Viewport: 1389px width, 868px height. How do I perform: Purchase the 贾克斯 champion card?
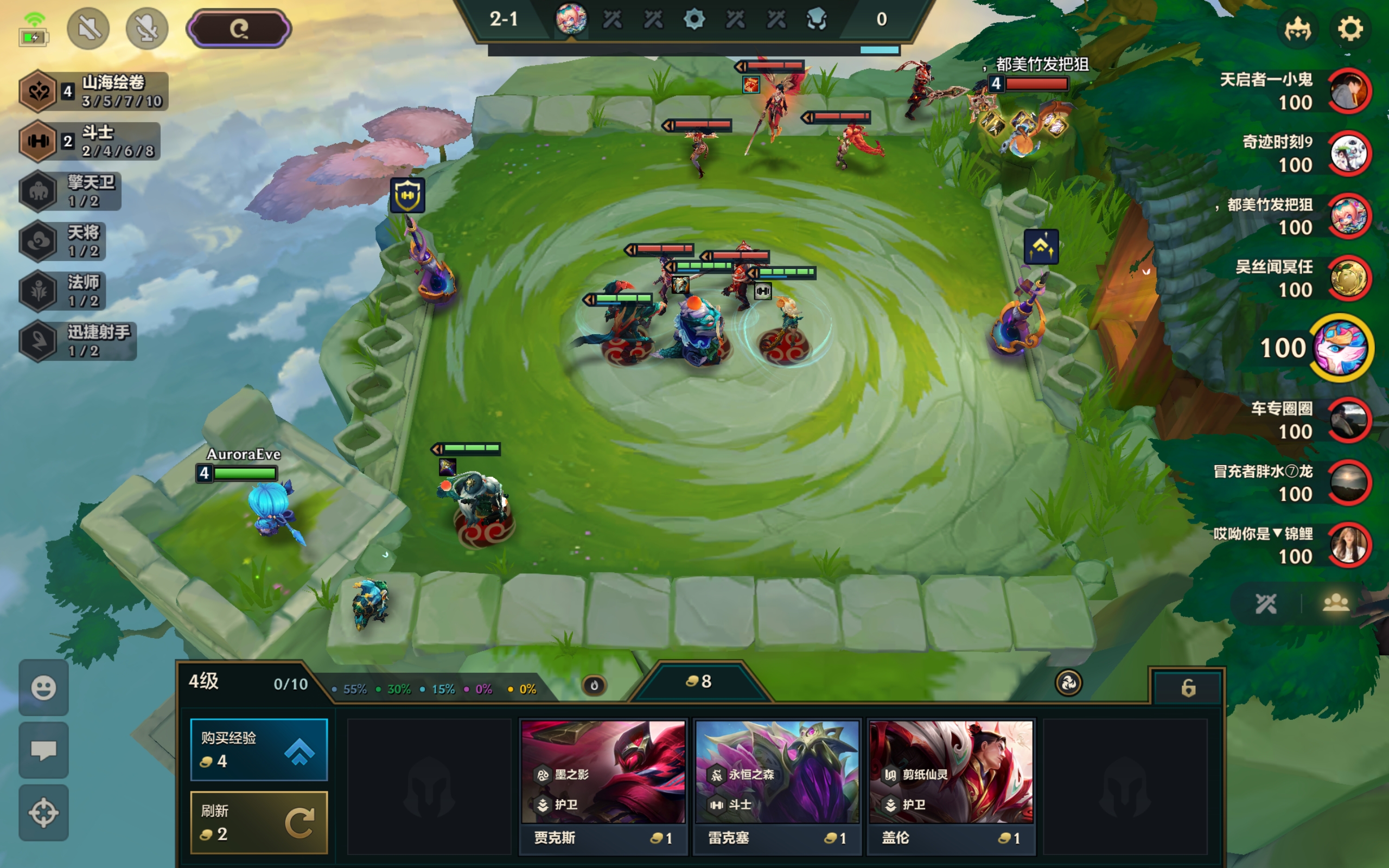(603, 787)
